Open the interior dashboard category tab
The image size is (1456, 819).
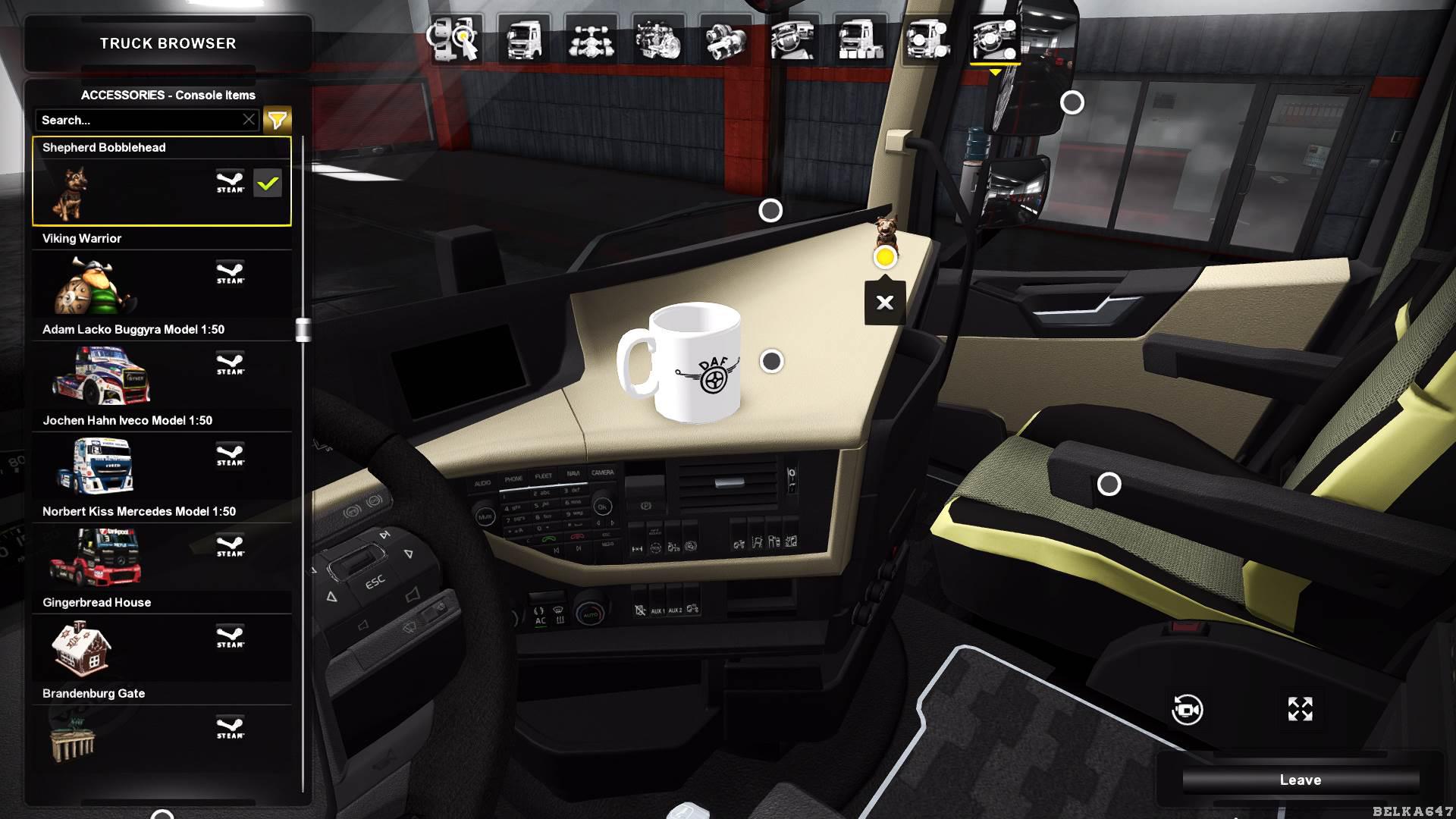pos(792,39)
